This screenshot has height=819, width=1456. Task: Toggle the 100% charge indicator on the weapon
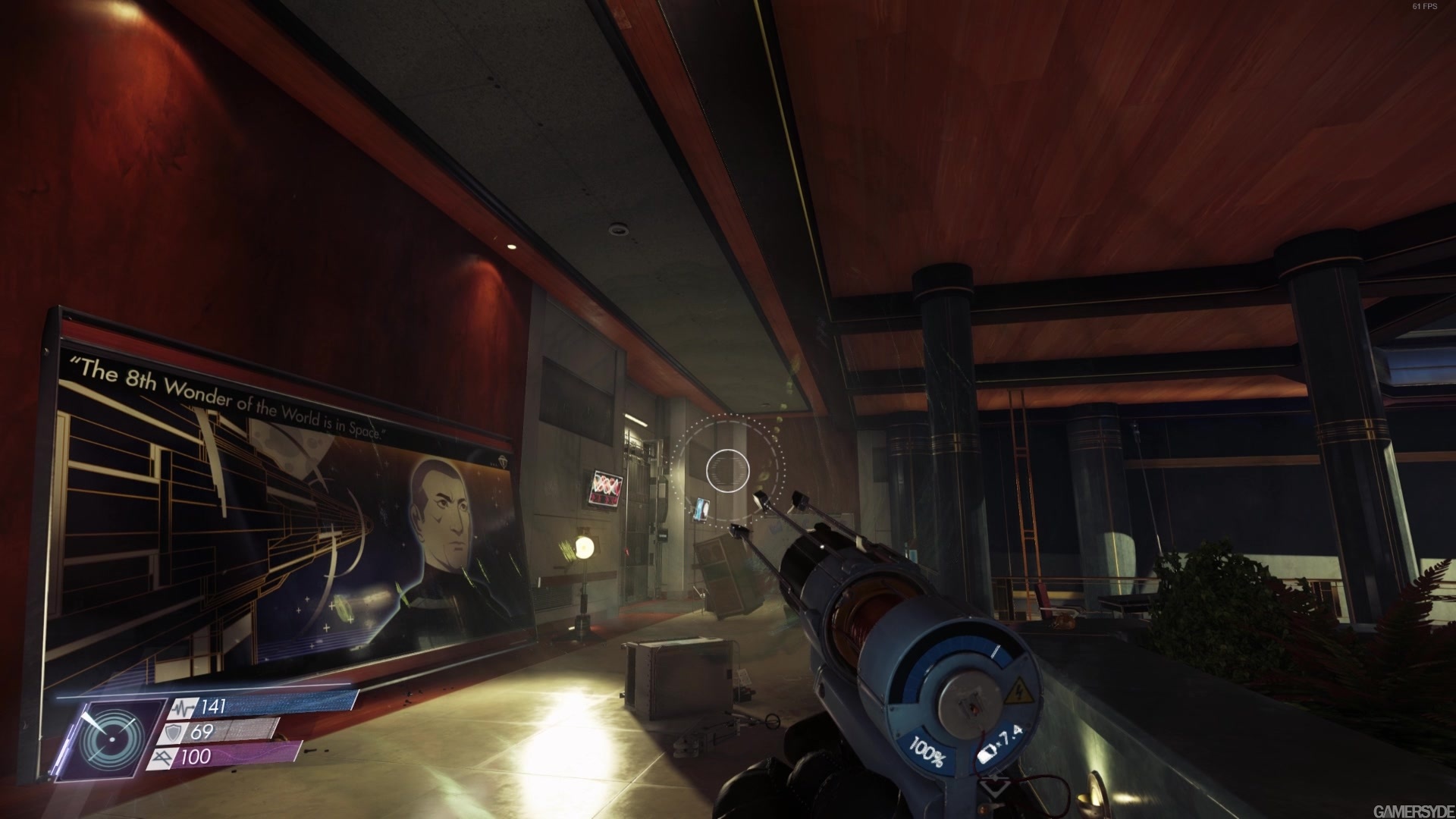click(x=927, y=752)
